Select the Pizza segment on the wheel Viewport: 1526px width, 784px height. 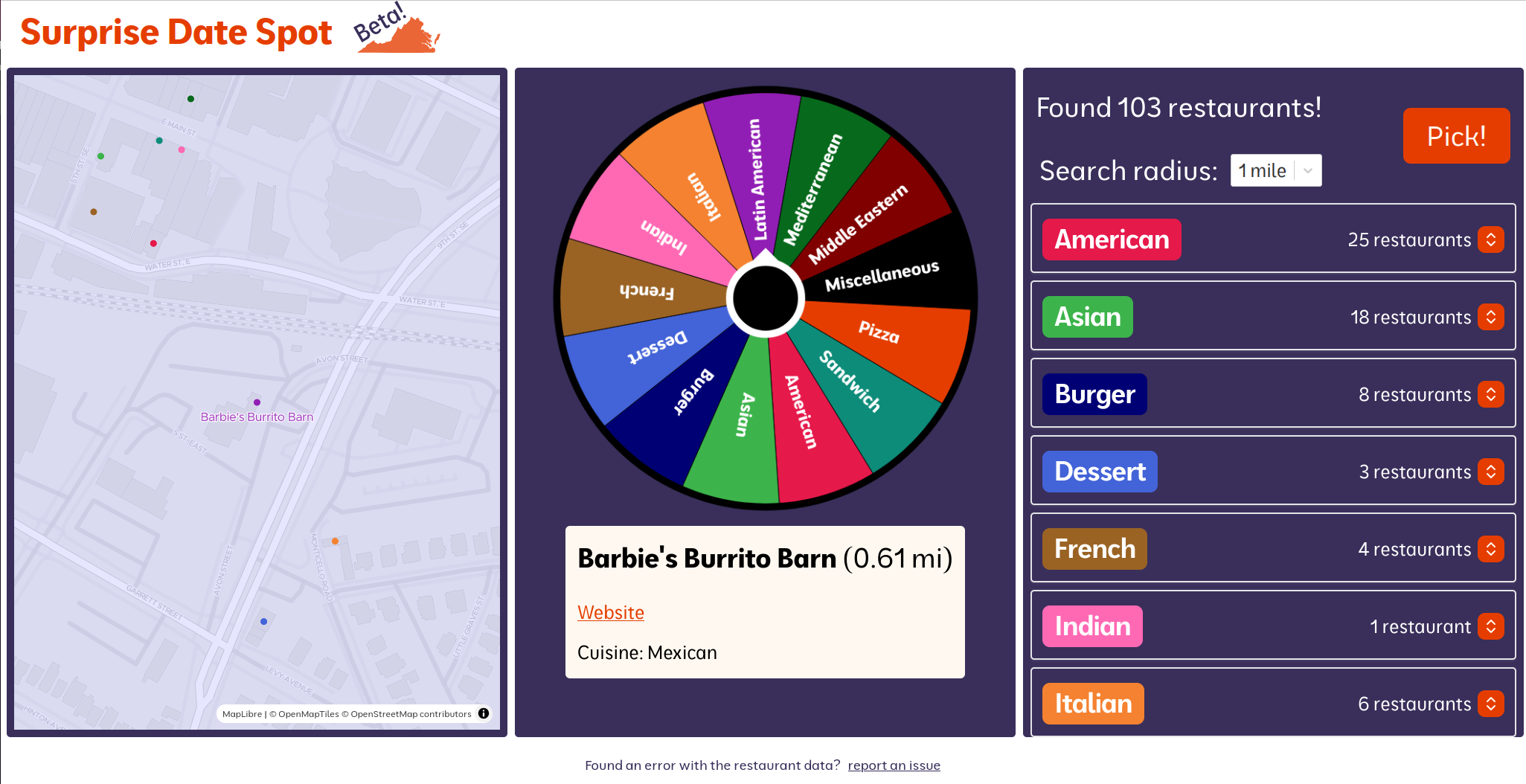pos(878,333)
